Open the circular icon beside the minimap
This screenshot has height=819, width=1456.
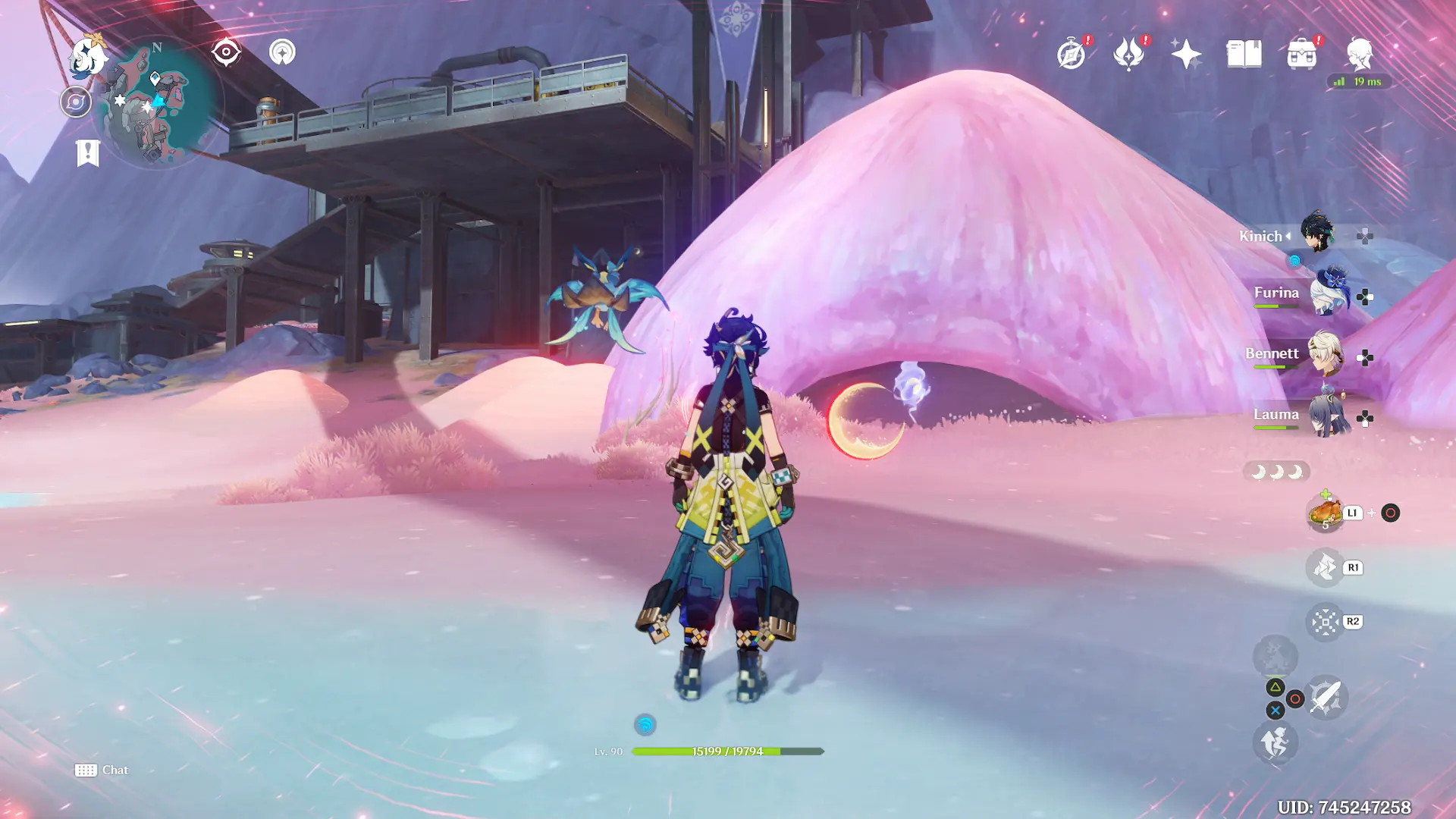76,102
